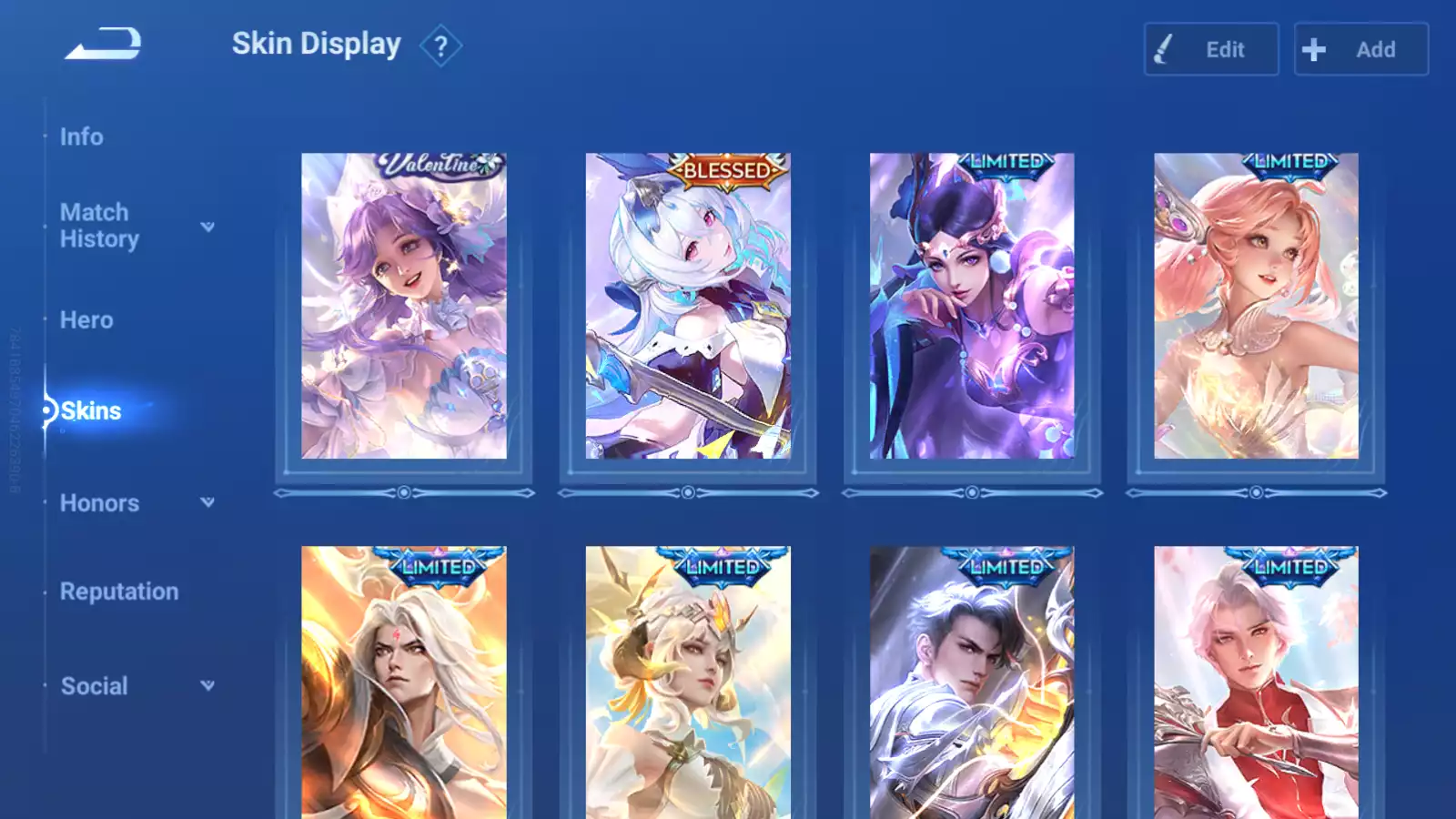Open the Social section
Image resolution: width=1456 pixels, height=819 pixels.
click(x=95, y=686)
